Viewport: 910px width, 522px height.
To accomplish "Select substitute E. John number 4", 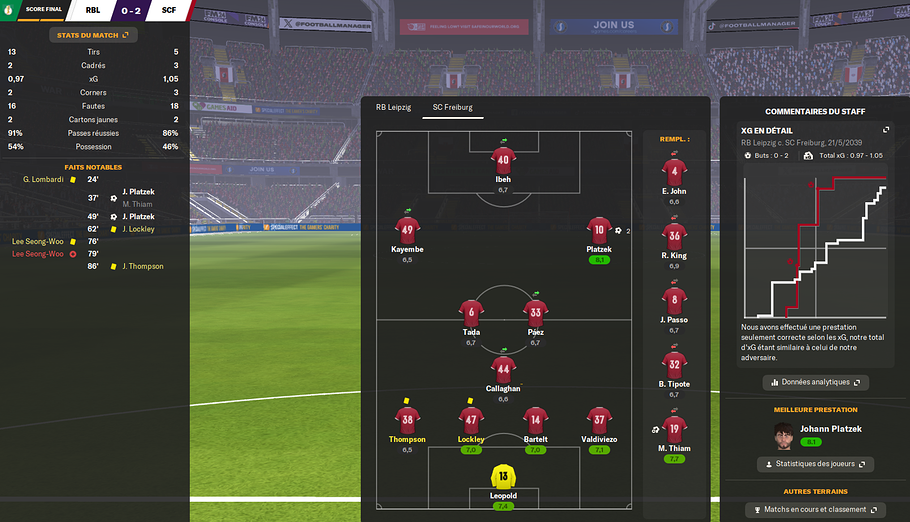I will [x=674, y=172].
